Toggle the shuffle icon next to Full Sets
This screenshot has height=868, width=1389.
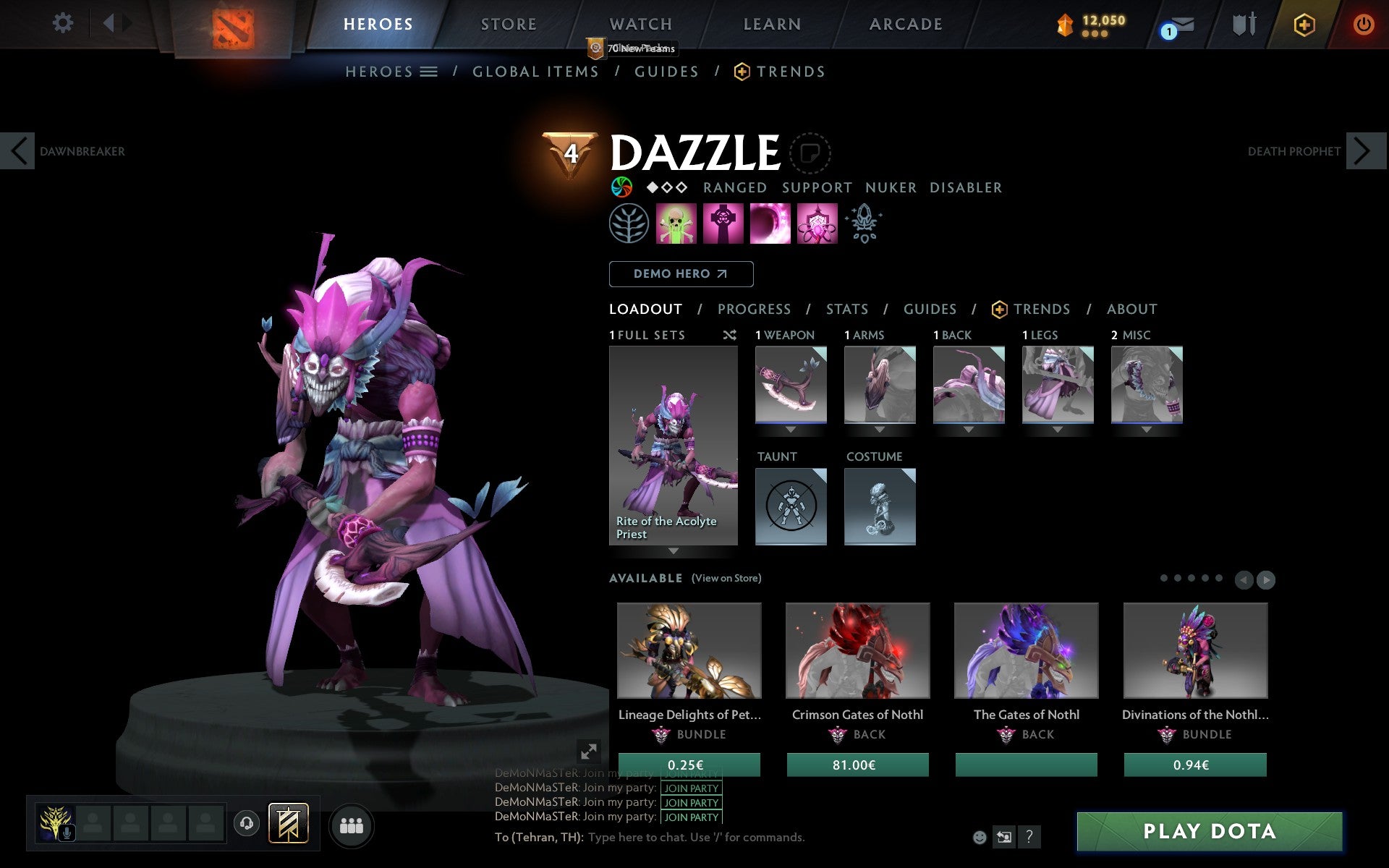(x=730, y=336)
